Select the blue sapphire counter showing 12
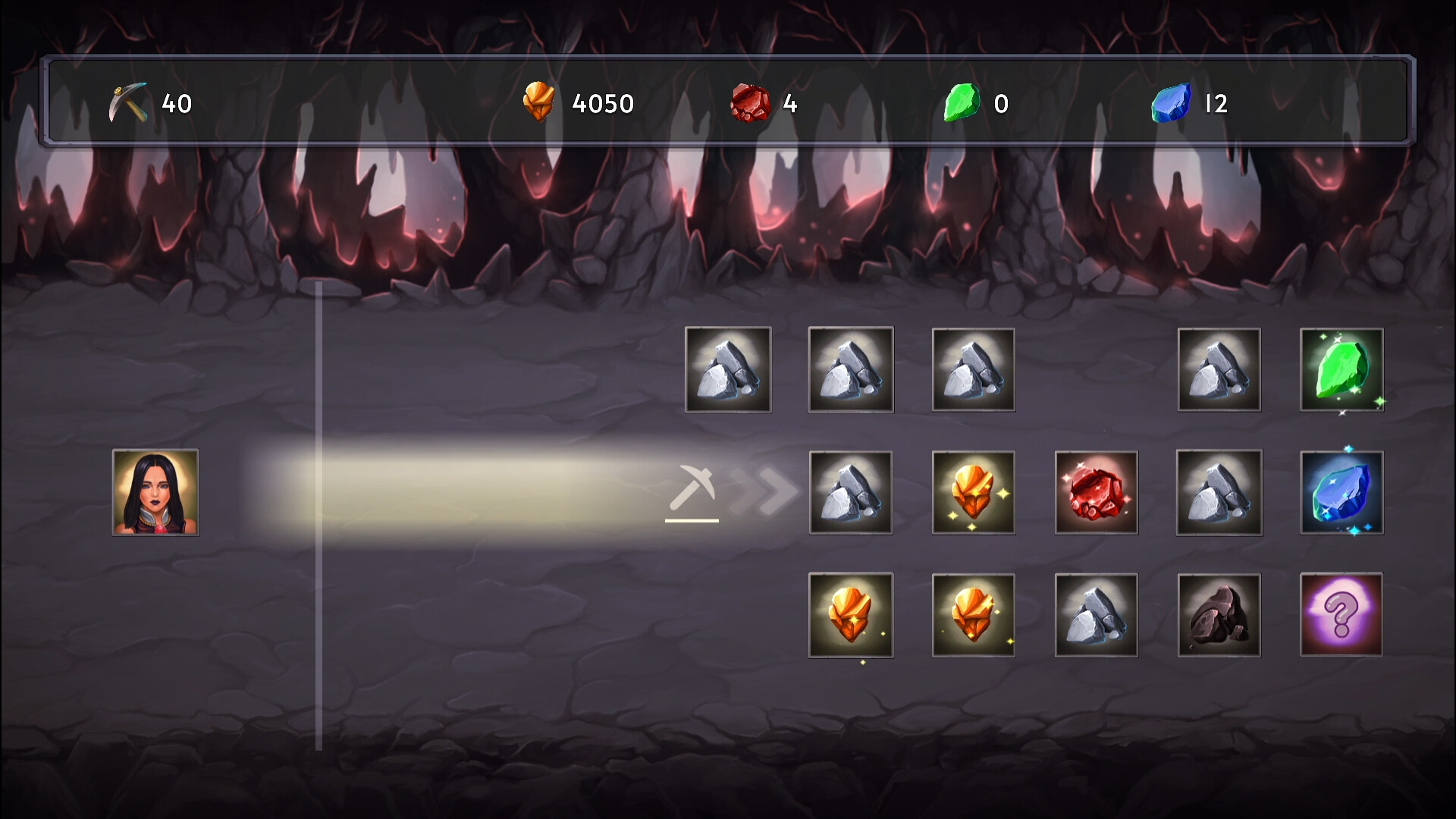This screenshot has height=819, width=1456. [1191, 105]
